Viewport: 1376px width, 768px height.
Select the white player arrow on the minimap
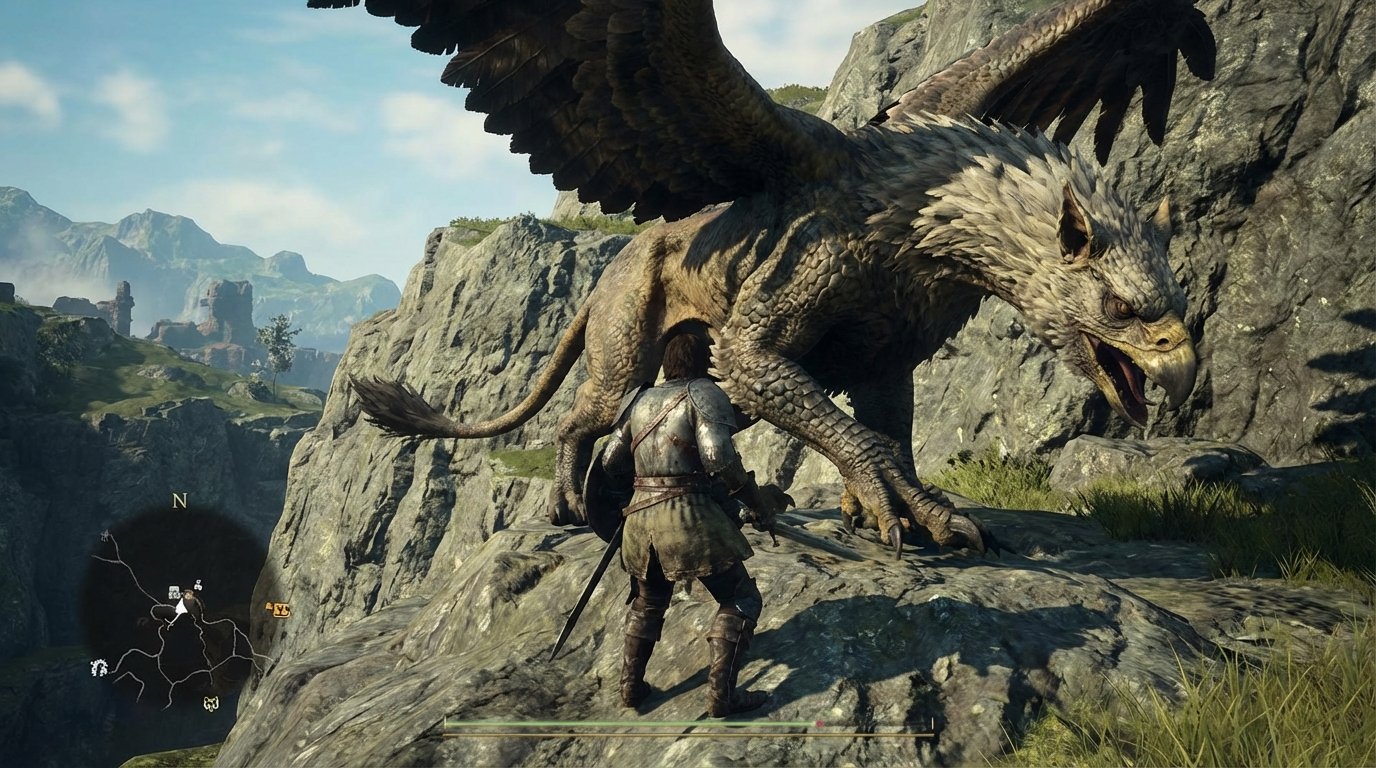click(x=180, y=605)
